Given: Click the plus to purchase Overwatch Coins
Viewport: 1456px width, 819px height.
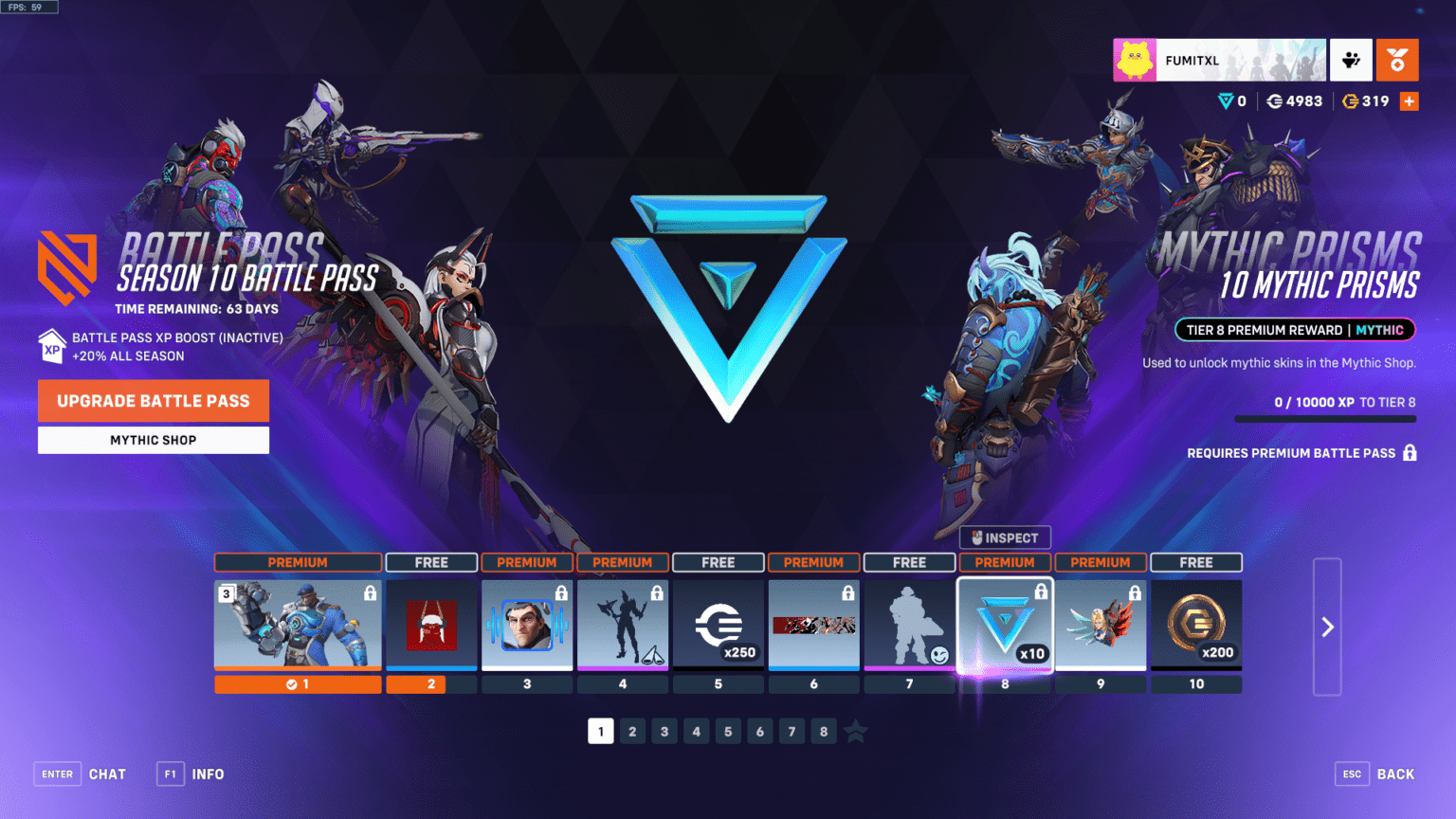Looking at the screenshot, I should coord(1410,100).
